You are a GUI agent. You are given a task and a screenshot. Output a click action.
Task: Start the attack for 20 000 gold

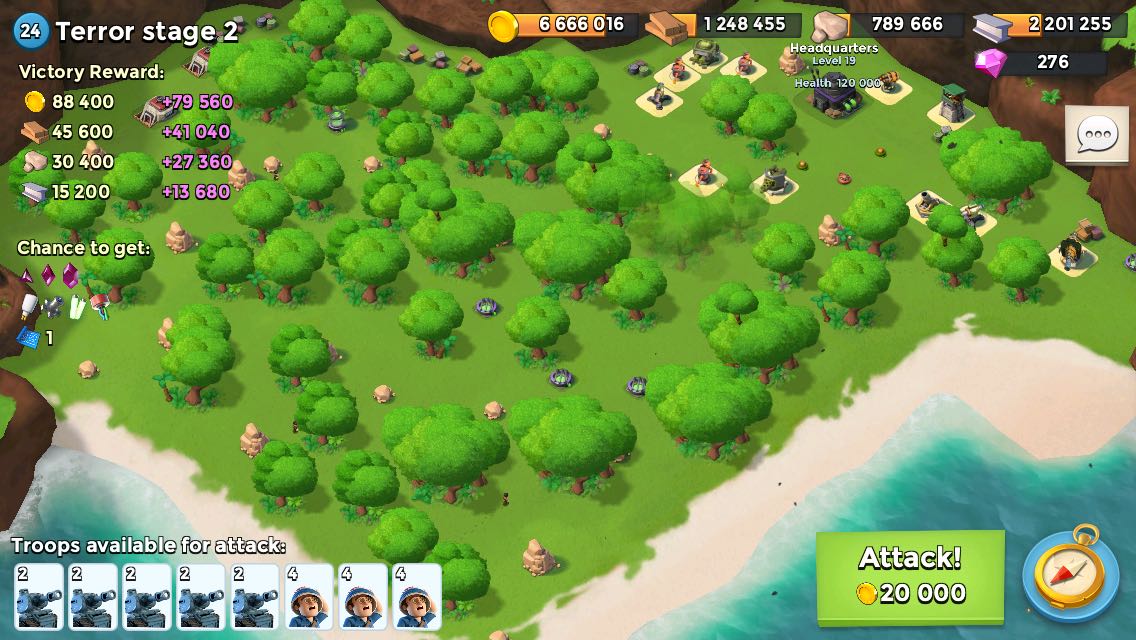(910, 575)
